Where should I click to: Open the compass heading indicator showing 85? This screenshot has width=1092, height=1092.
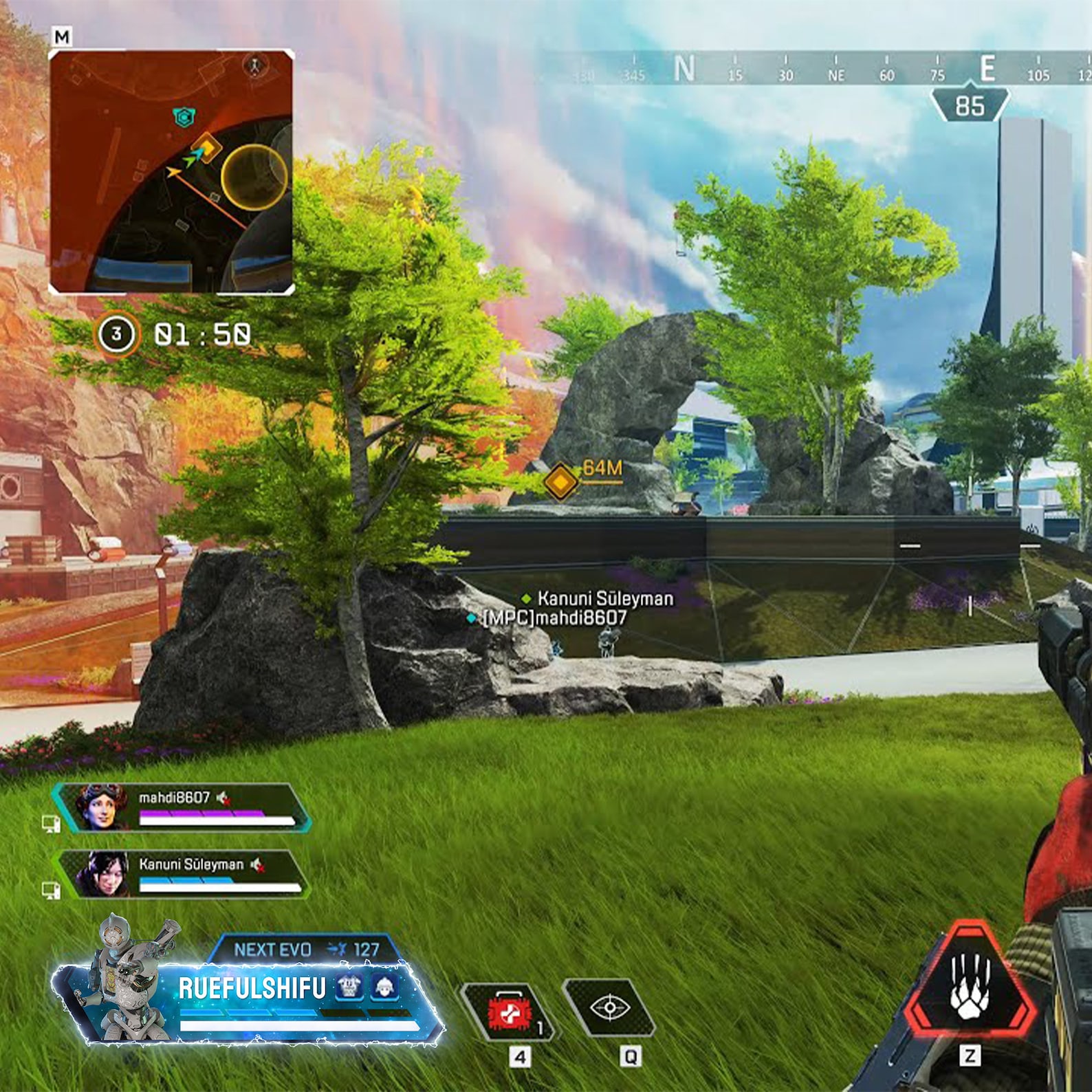(x=969, y=105)
